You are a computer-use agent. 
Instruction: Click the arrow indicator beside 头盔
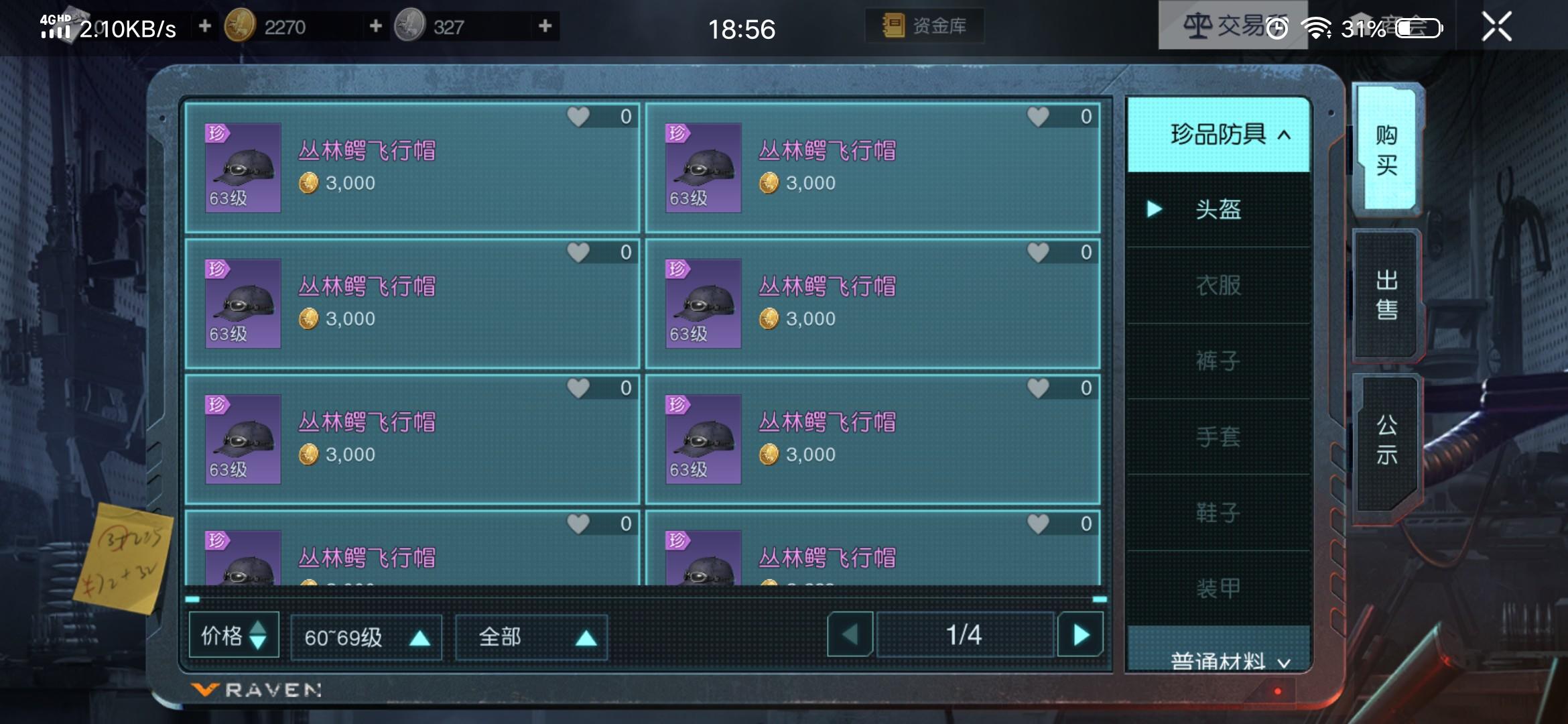pos(1154,210)
